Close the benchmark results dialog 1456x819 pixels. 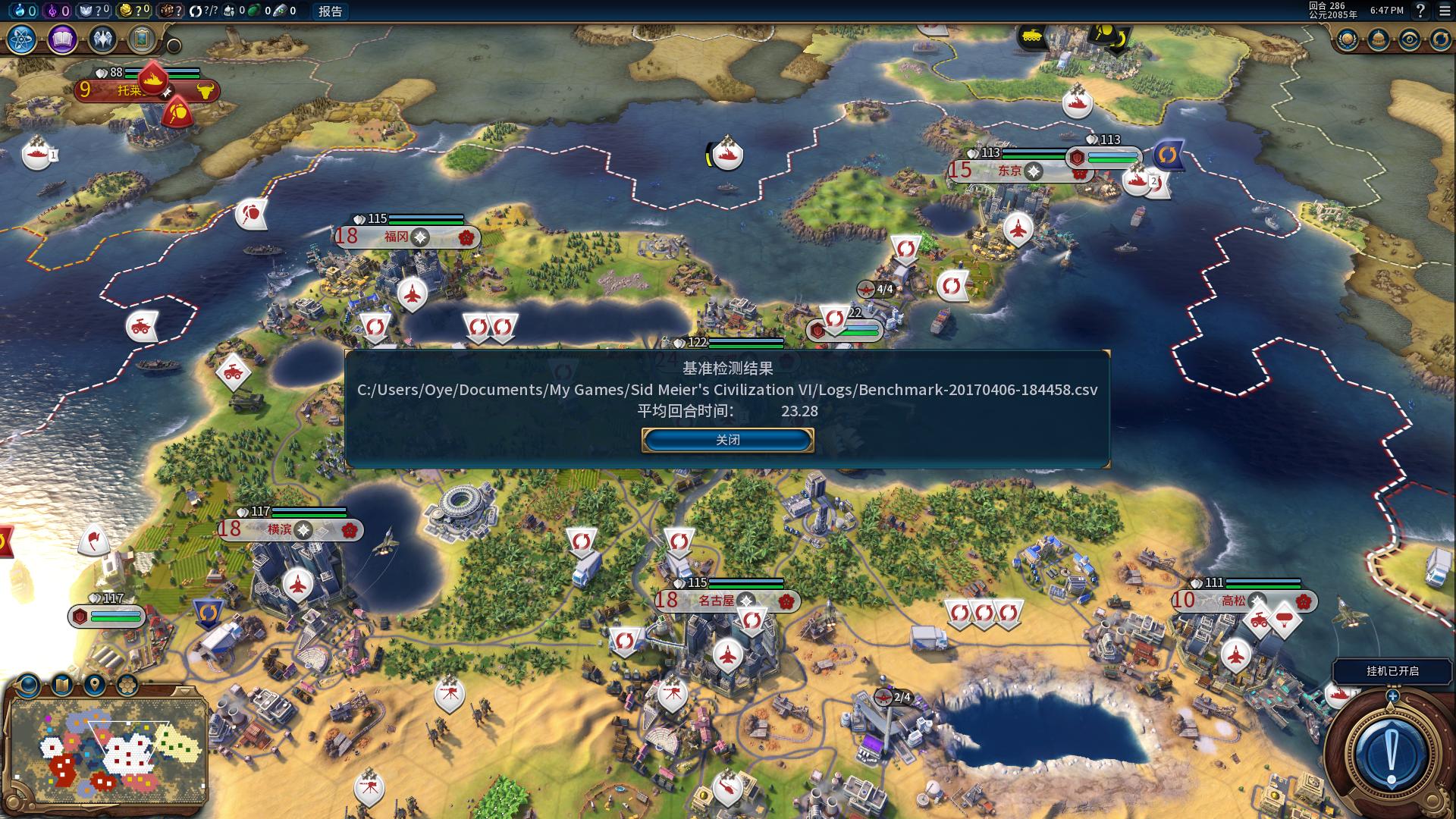[727, 440]
